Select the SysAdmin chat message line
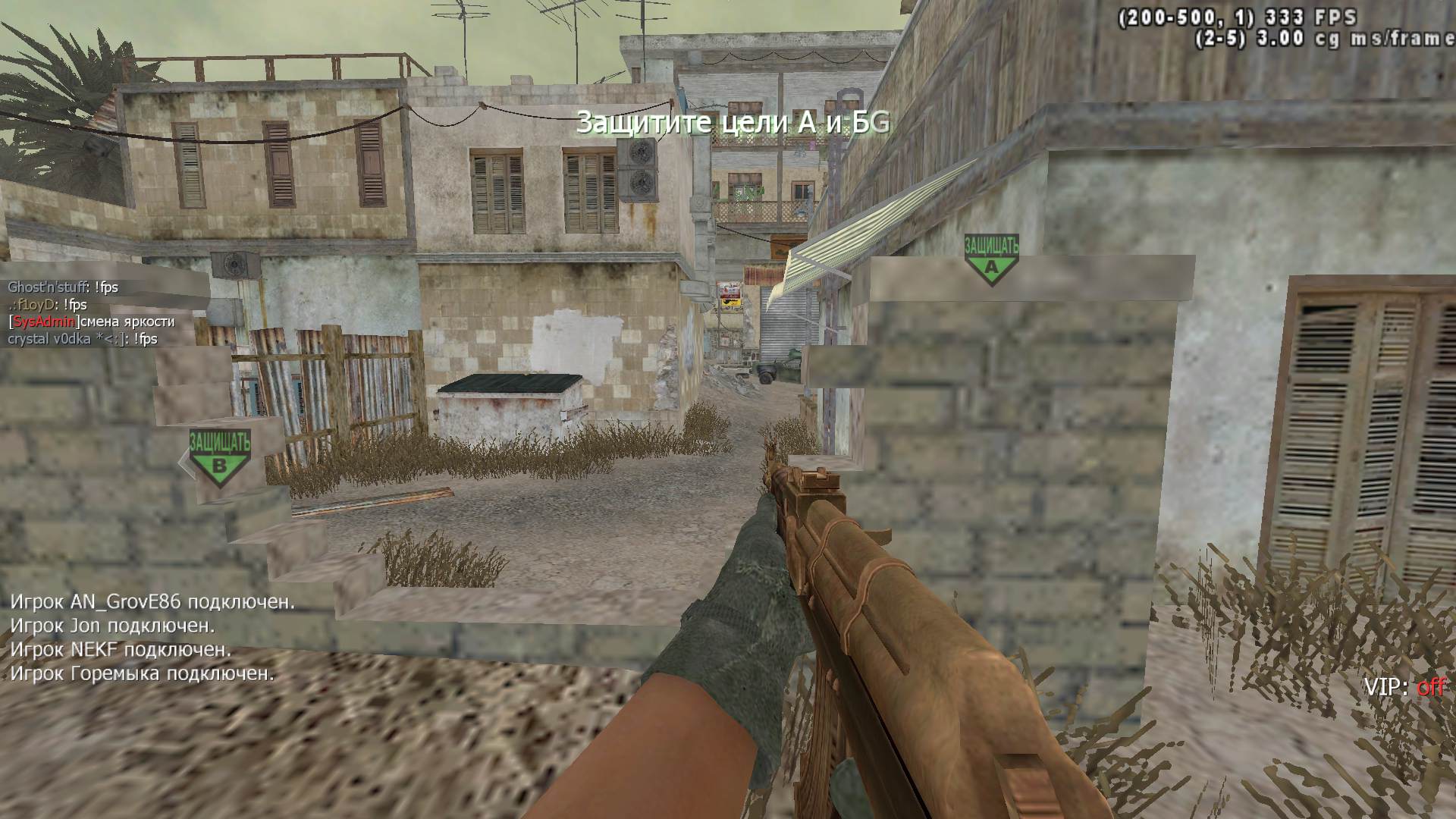Image resolution: width=1456 pixels, height=819 pixels. tap(91, 322)
